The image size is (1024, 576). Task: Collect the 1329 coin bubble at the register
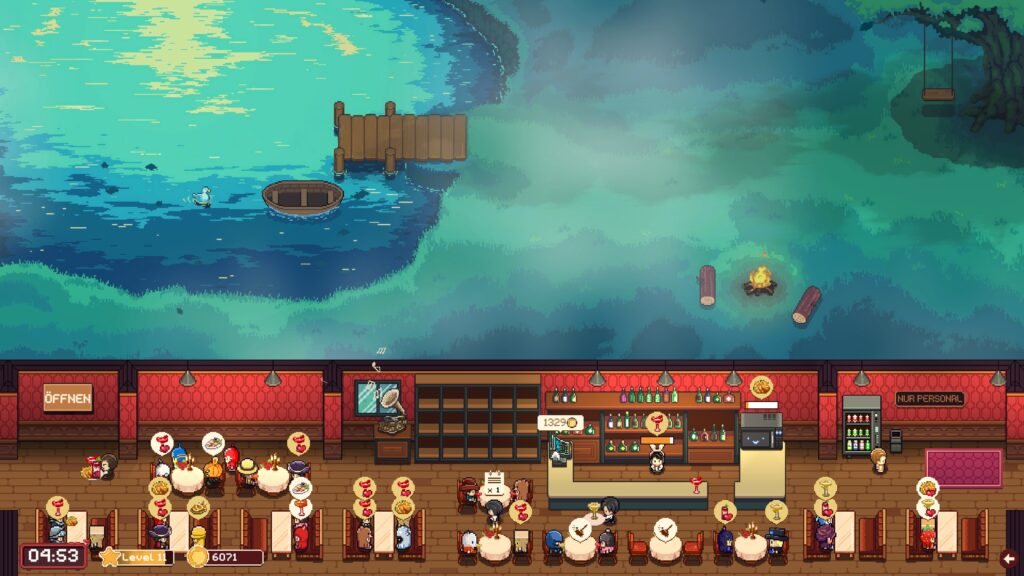click(558, 423)
